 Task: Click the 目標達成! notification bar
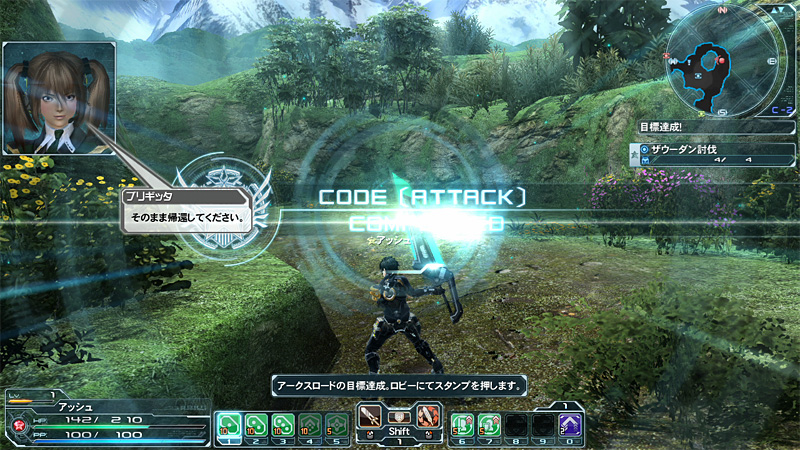point(714,128)
